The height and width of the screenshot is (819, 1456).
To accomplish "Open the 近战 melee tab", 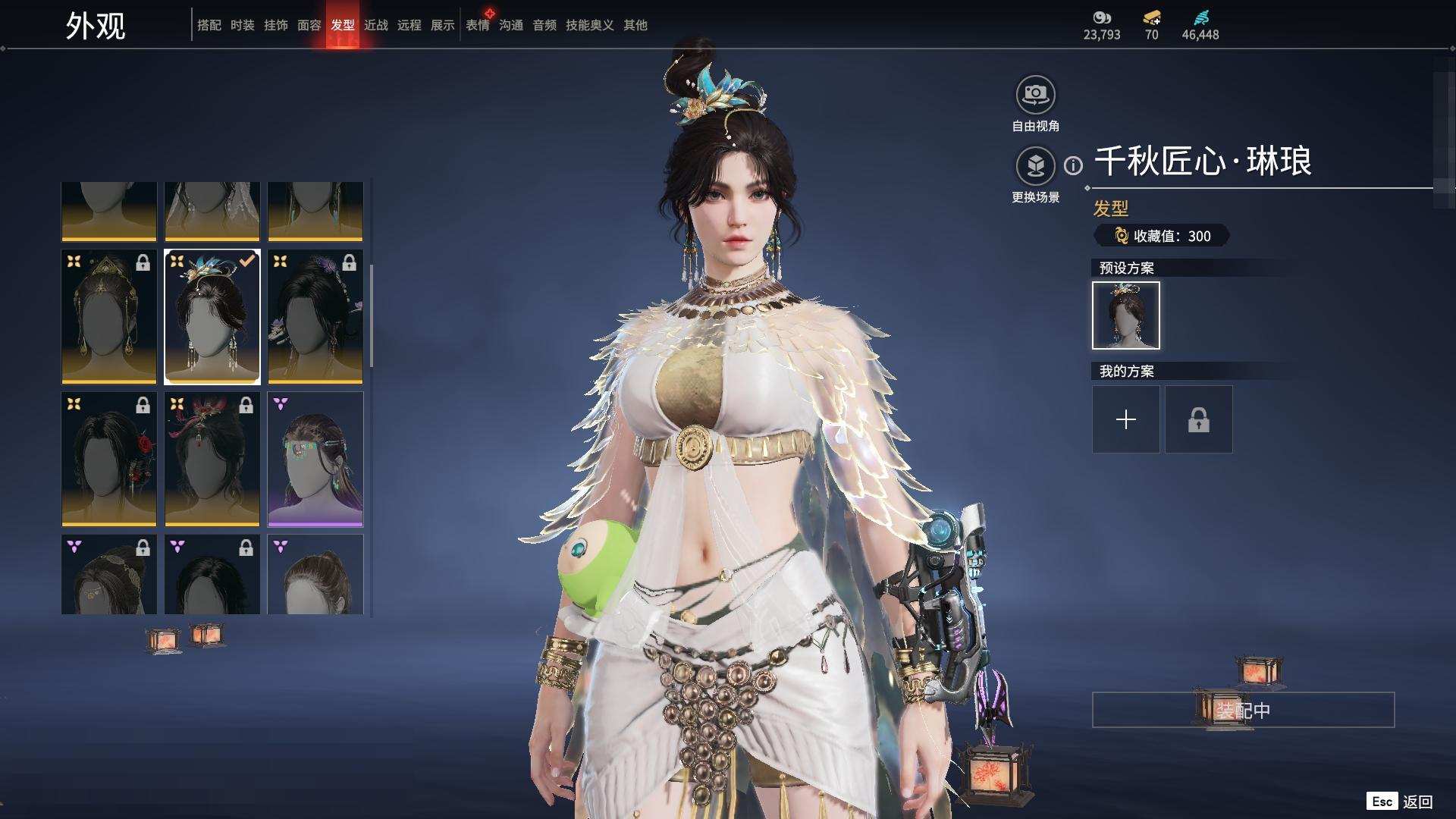I will click(375, 25).
